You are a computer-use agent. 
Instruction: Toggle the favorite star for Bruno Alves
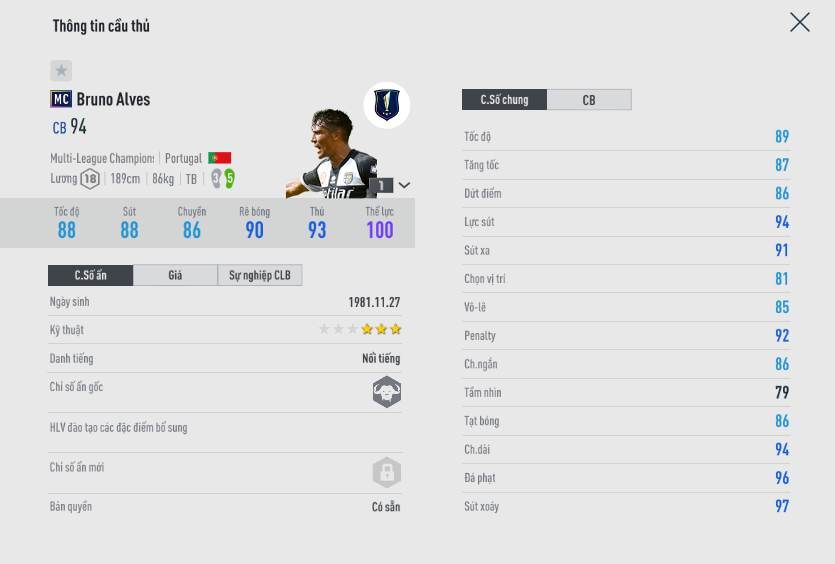click(x=61, y=71)
